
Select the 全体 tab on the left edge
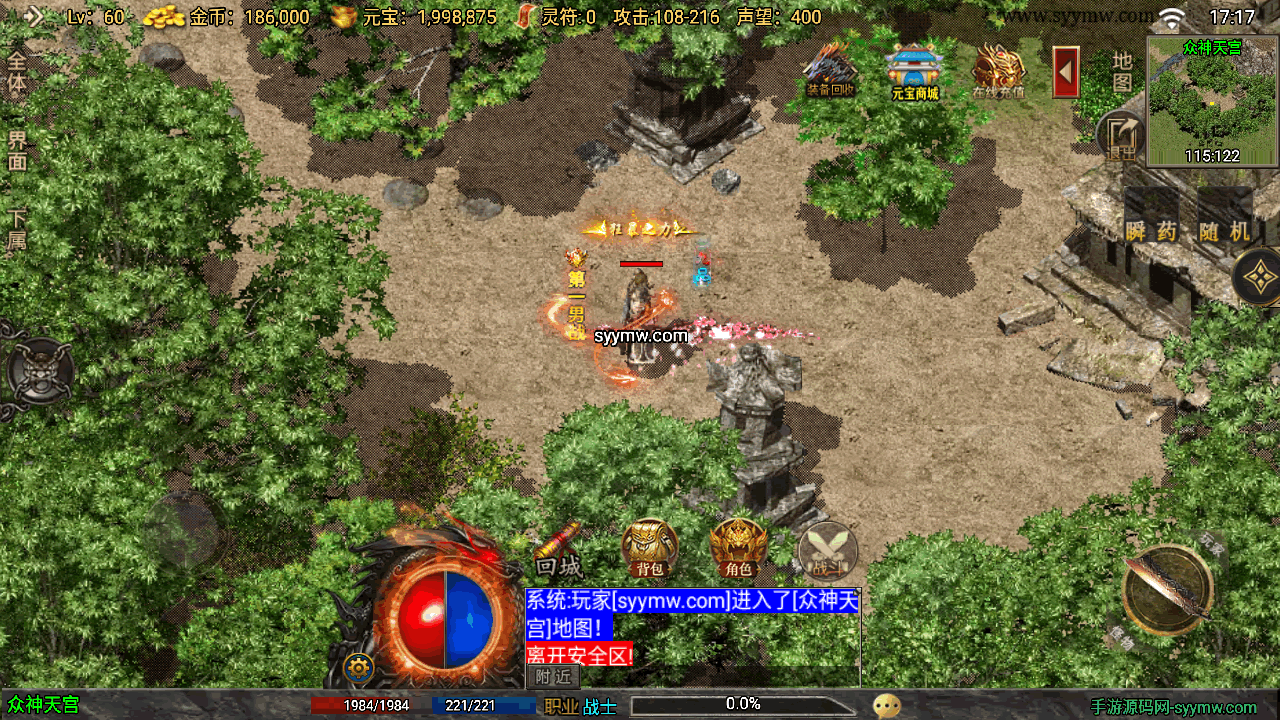click(x=17, y=70)
